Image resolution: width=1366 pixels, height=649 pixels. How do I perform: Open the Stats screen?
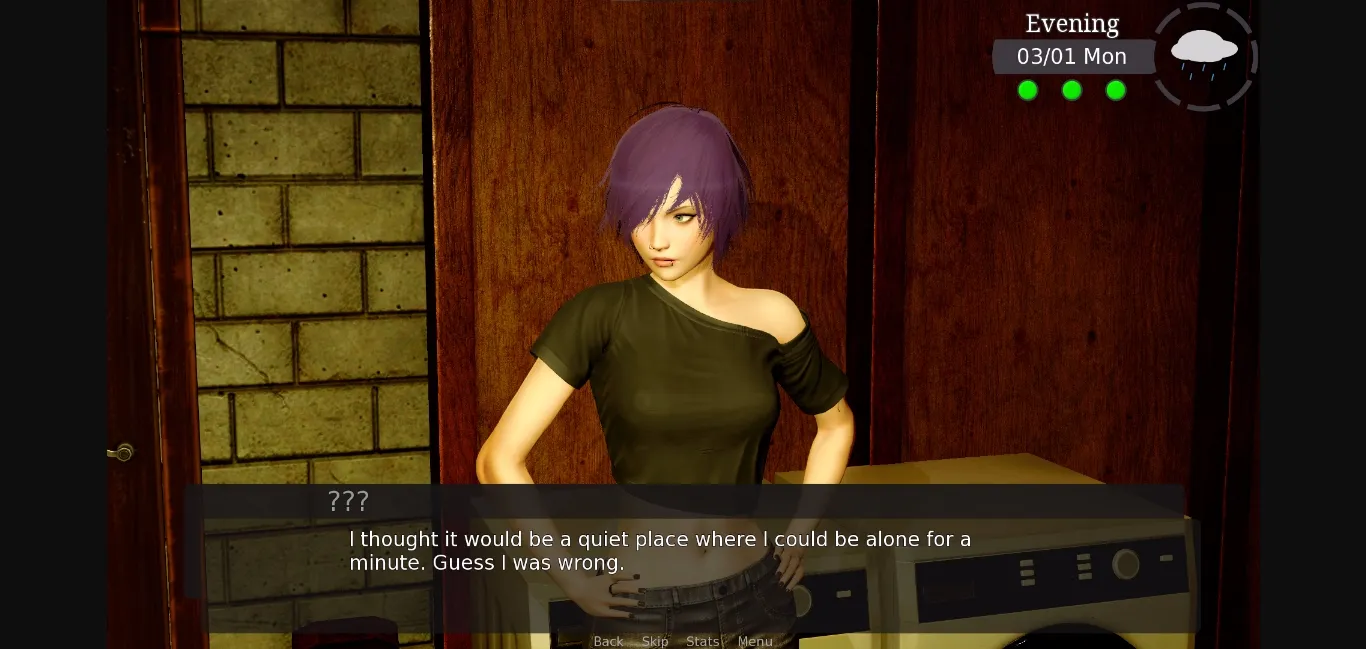[x=703, y=641]
